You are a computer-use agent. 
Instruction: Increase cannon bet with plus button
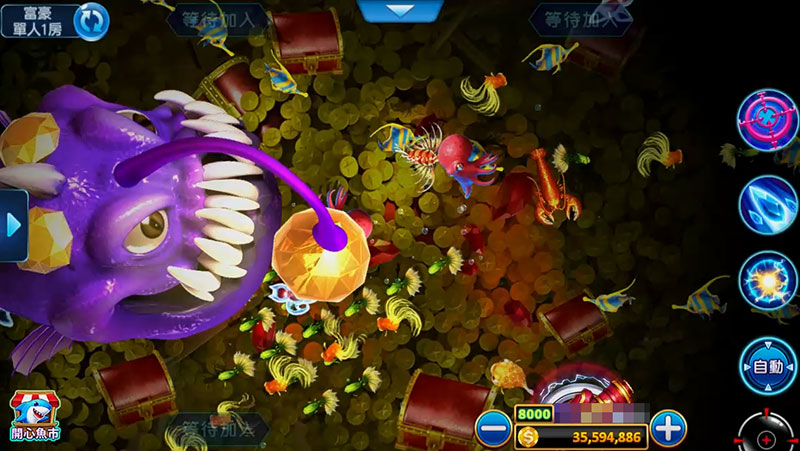click(668, 429)
